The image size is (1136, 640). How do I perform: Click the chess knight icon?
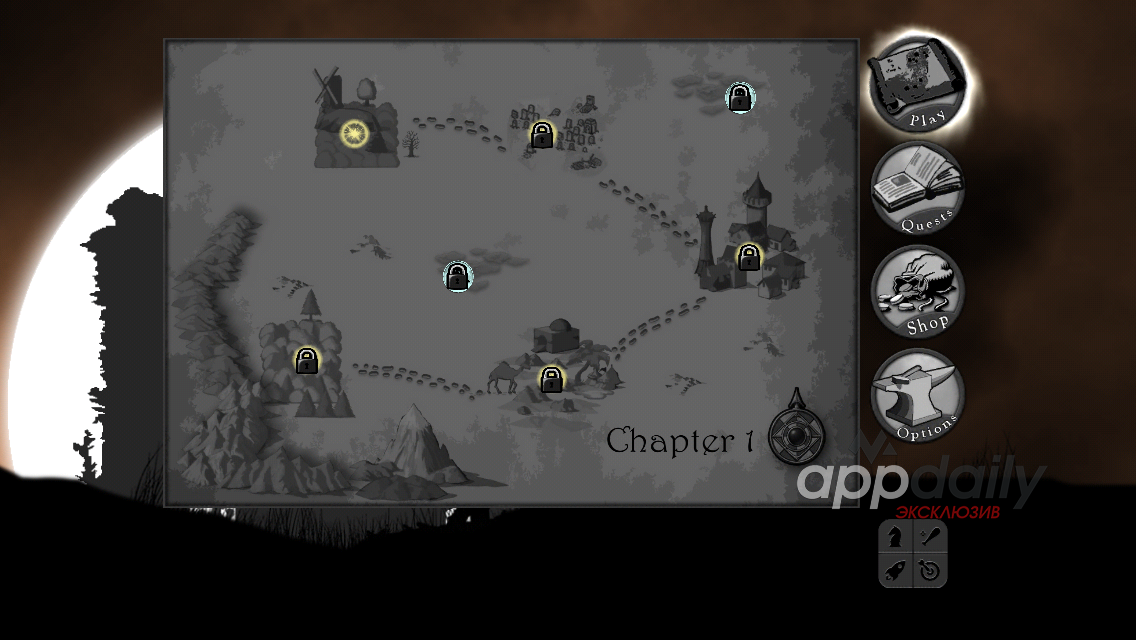tap(896, 537)
